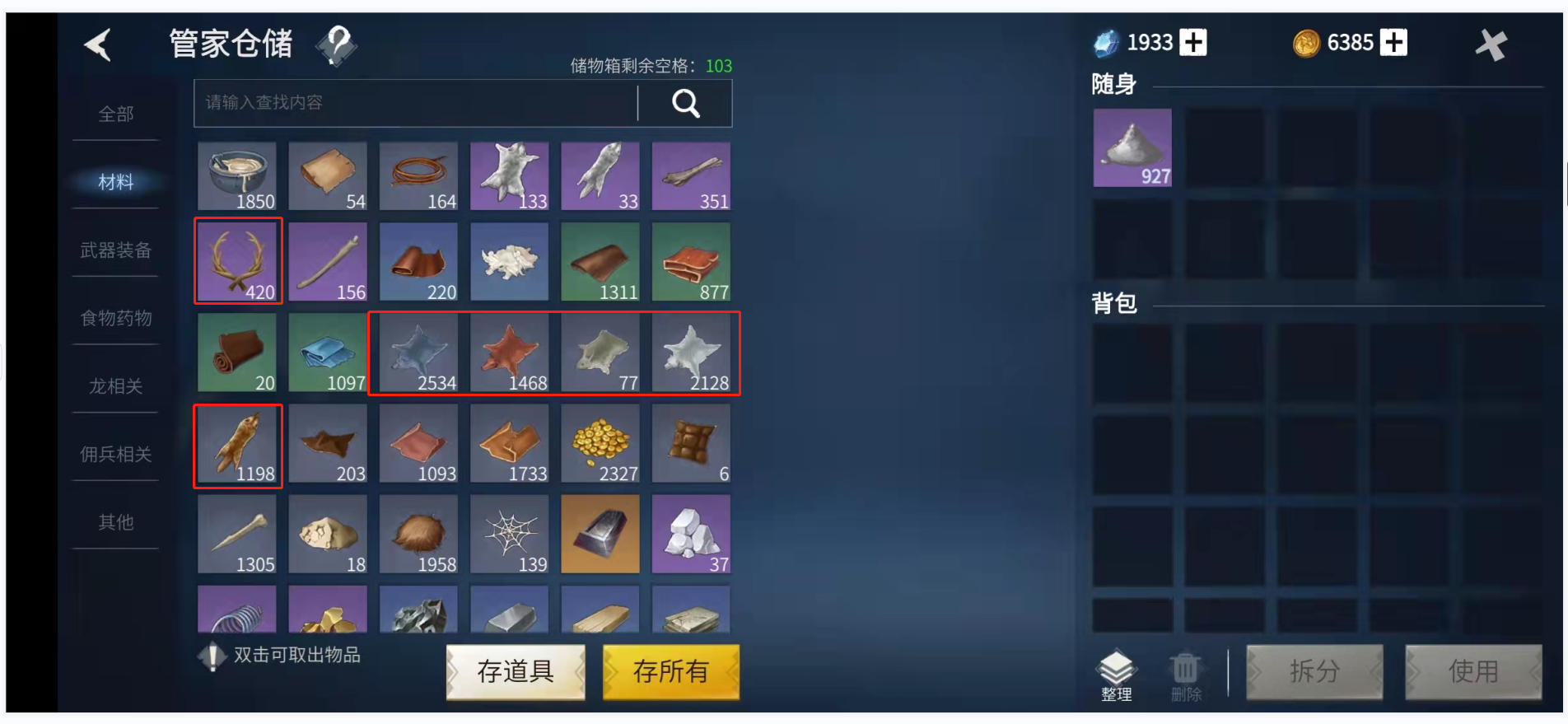
Task: Click the search input field
Action: tap(412, 103)
